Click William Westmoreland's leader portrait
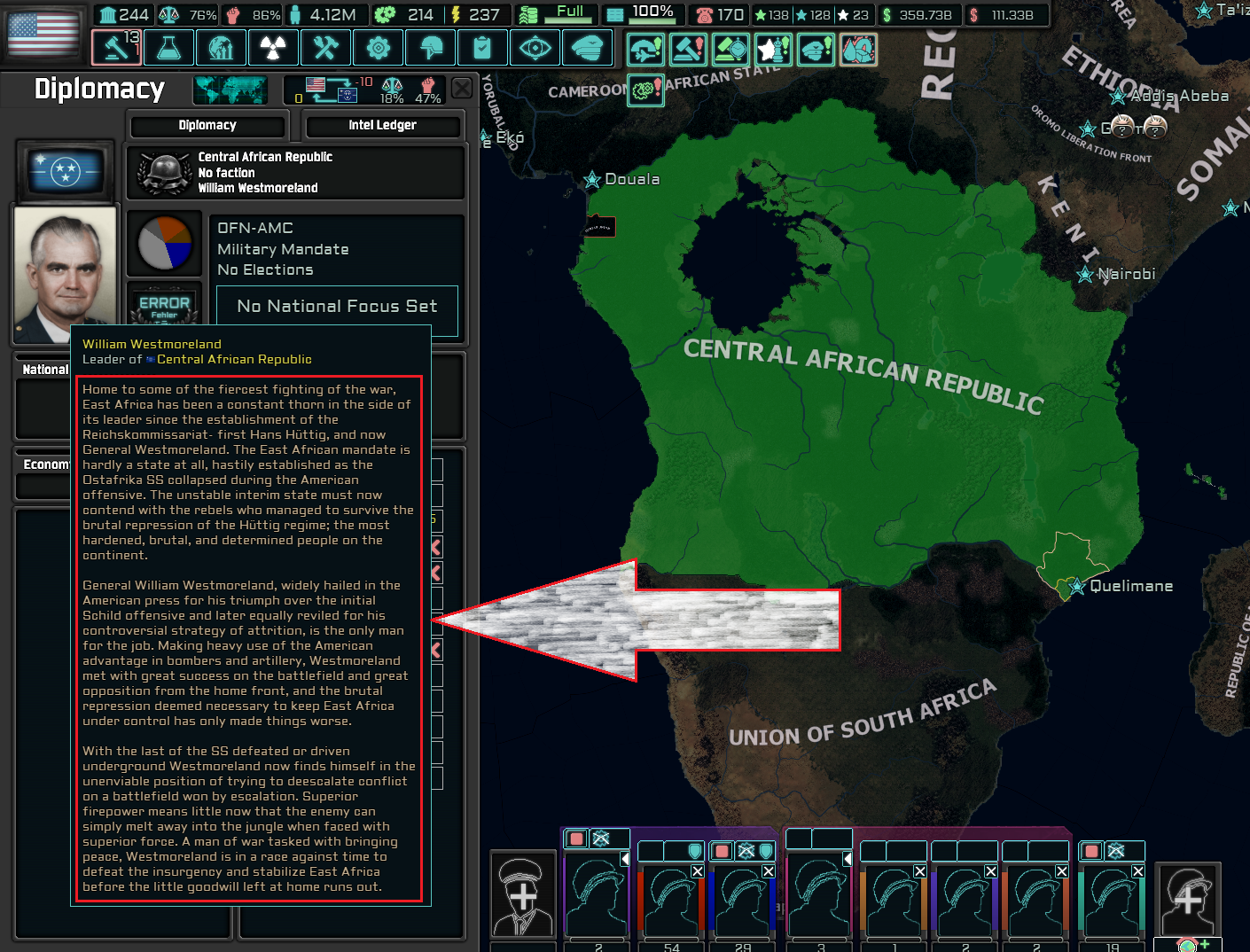This screenshot has height=952, width=1250. click(64, 273)
